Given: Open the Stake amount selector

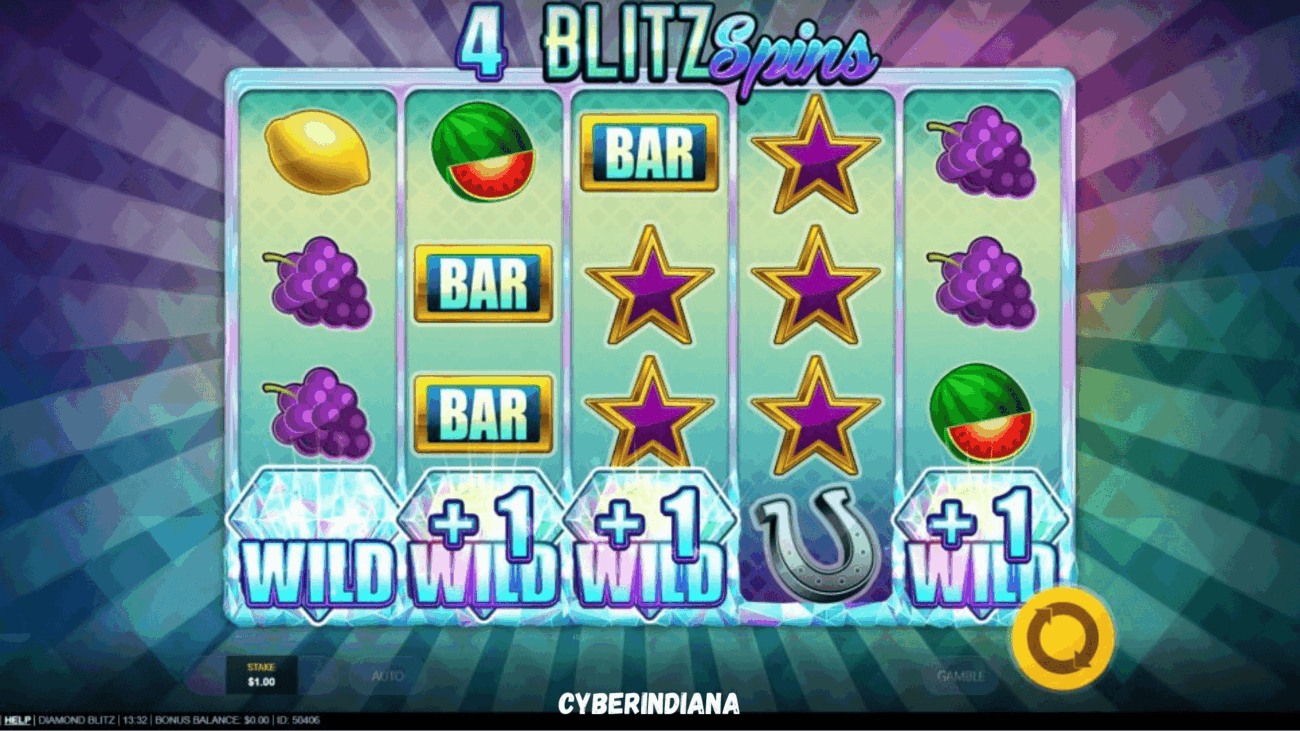Looking at the screenshot, I should point(260,675).
